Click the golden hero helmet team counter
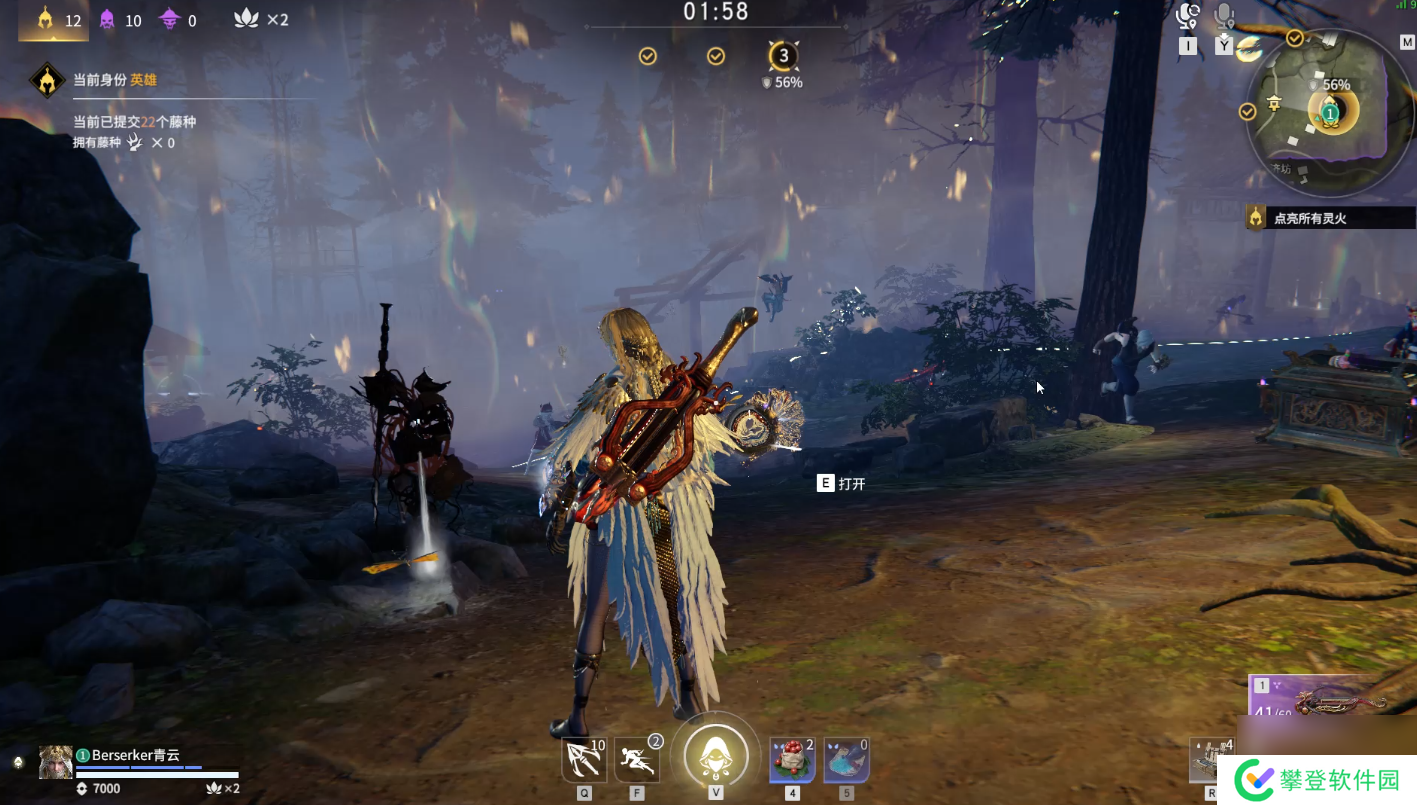This screenshot has height=805, width=1417. click(45, 19)
